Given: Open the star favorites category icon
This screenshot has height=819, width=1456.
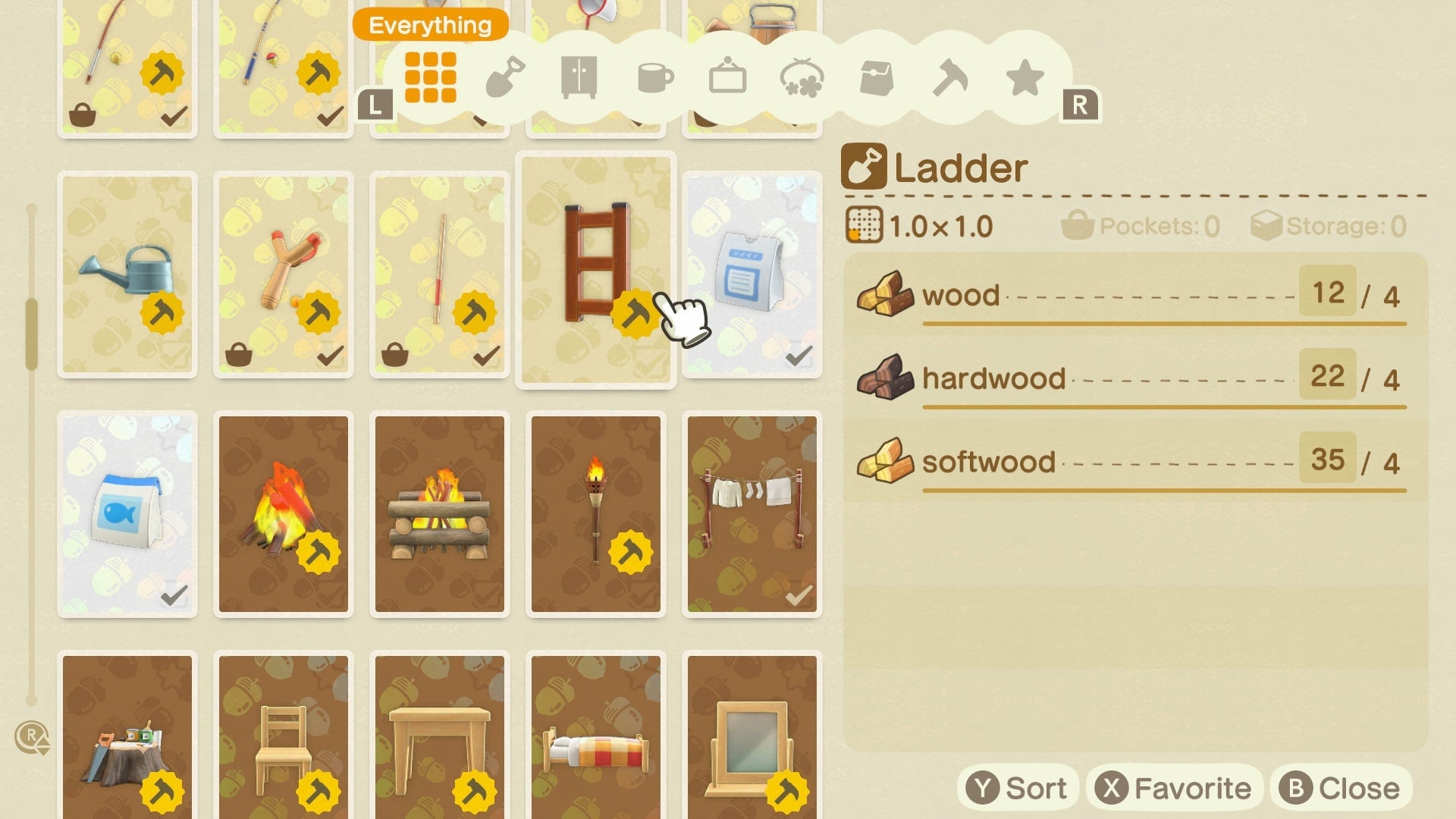Looking at the screenshot, I should click(x=1024, y=76).
